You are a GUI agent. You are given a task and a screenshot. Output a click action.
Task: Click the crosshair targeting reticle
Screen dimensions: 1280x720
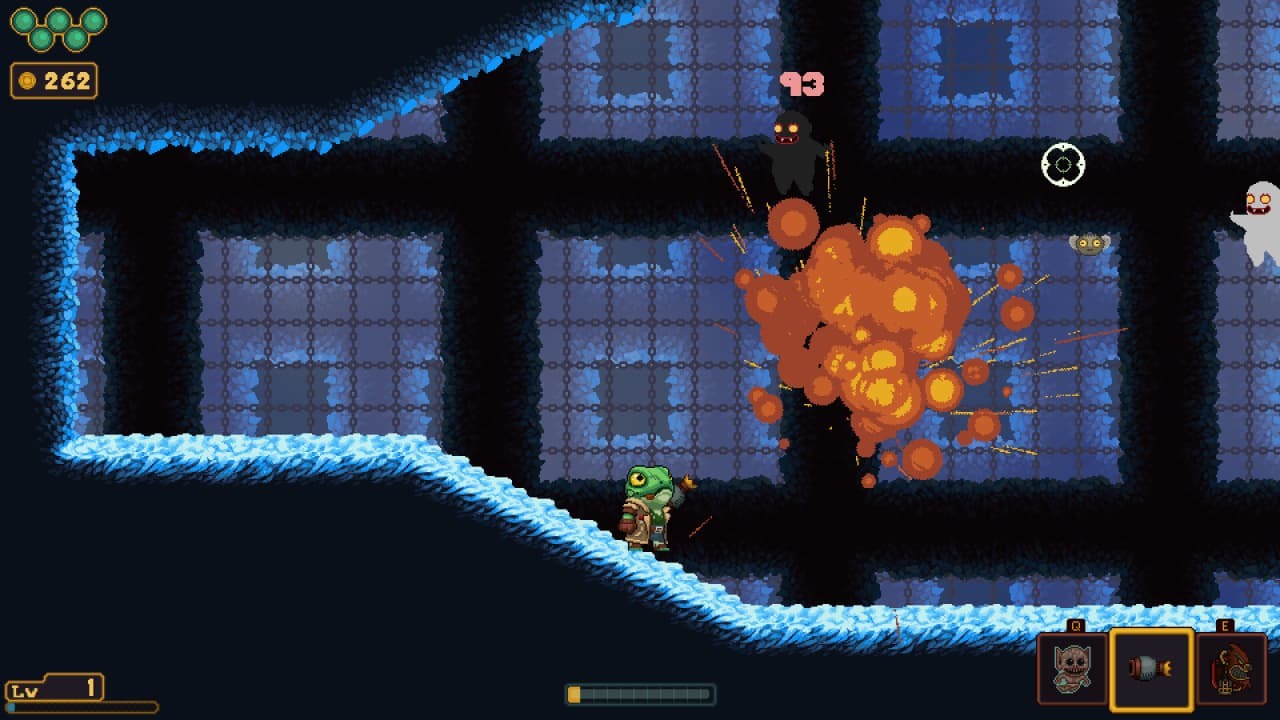coord(1064,163)
